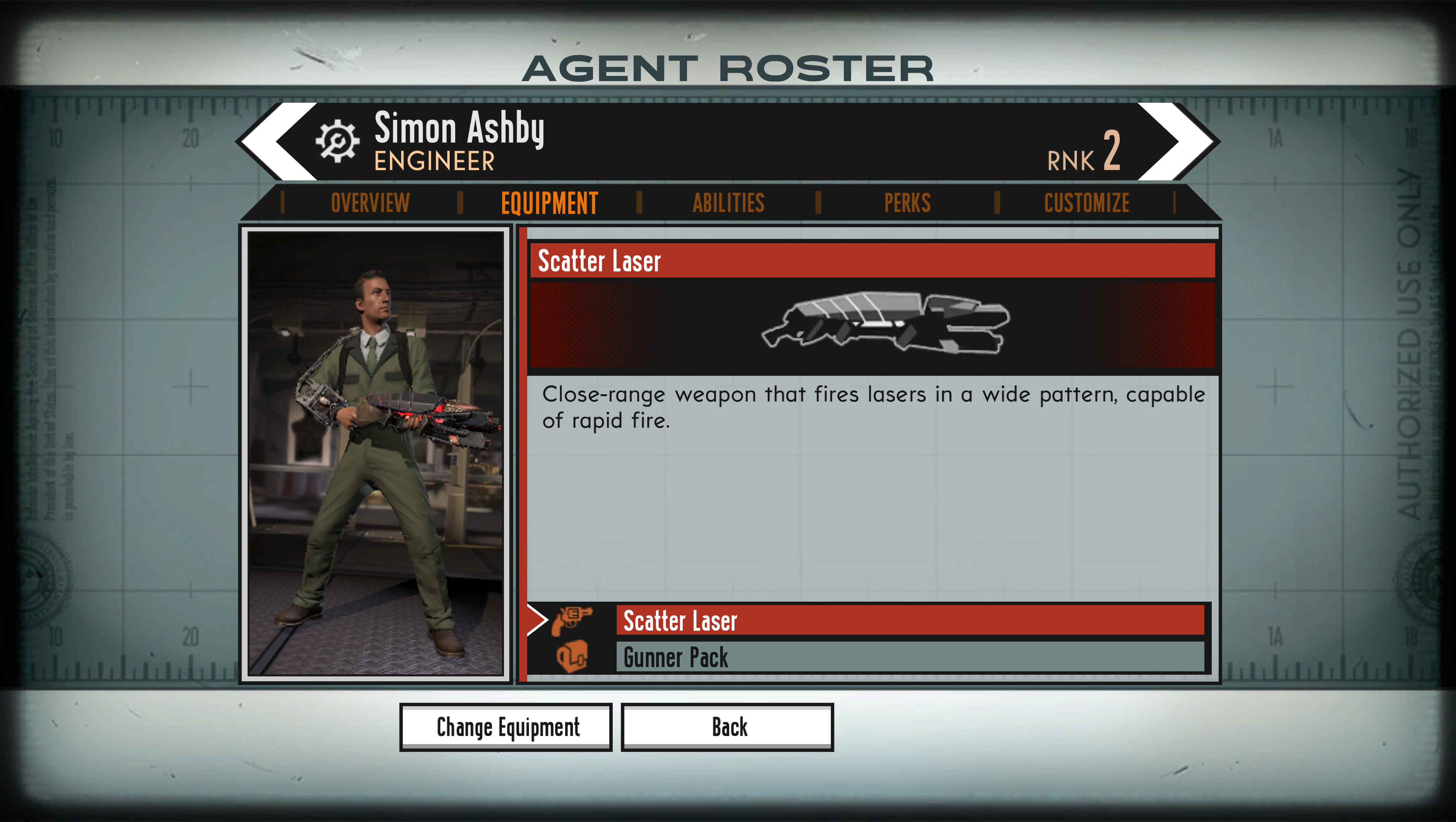Select the Scatter Laser equipment row

tap(910, 621)
